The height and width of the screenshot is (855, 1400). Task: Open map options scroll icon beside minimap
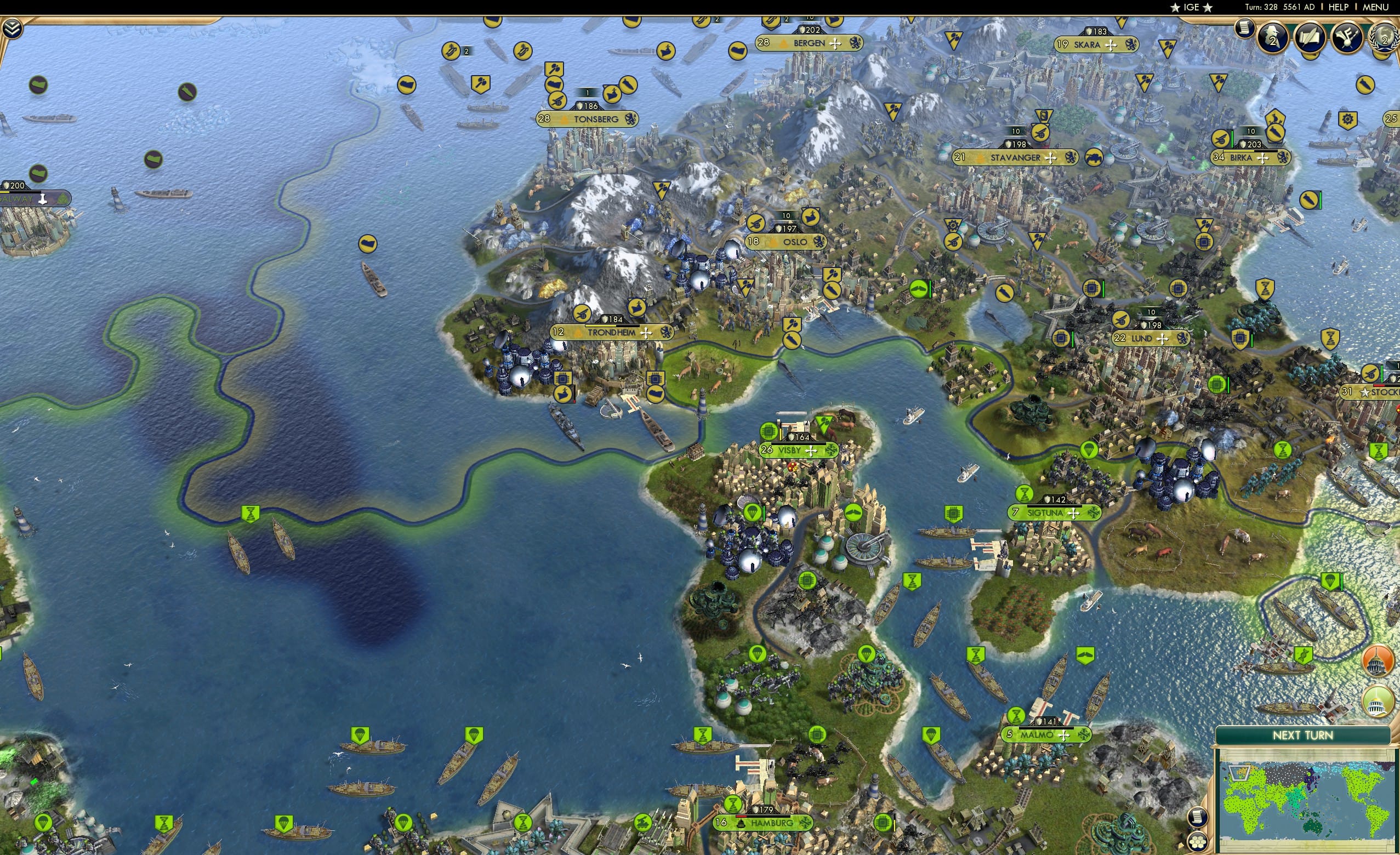pos(1198,817)
